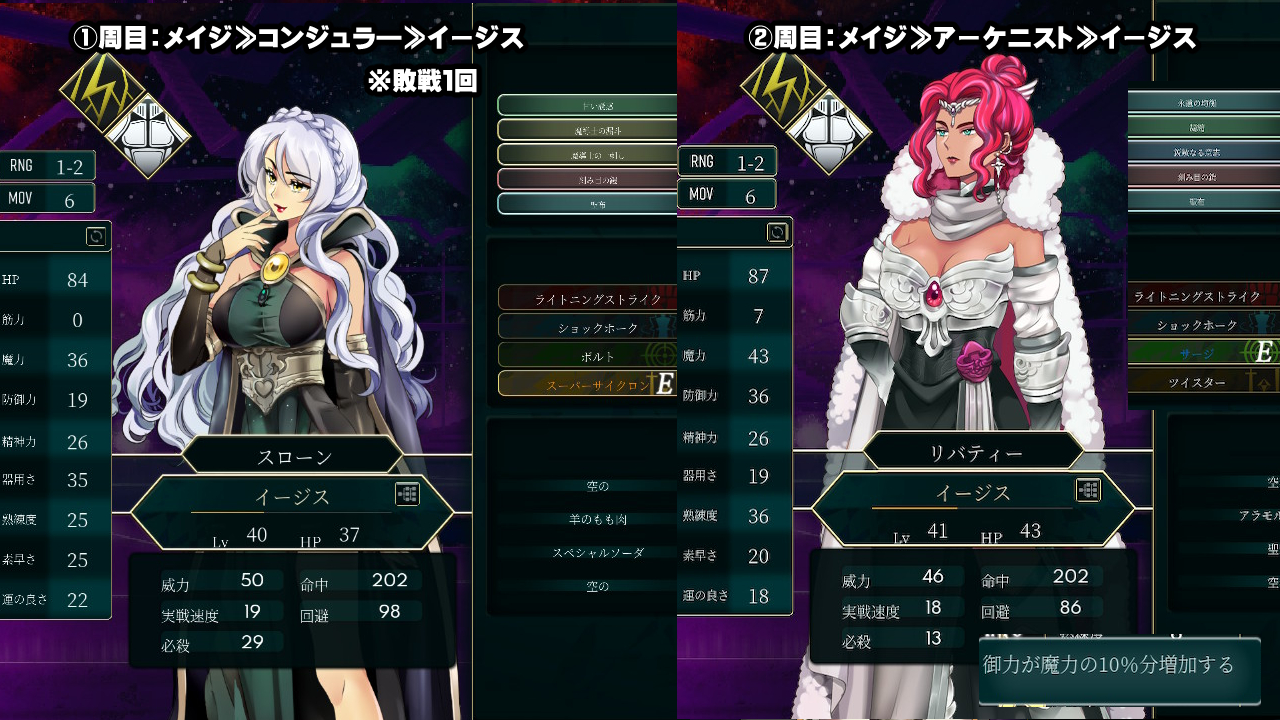Pick ショックホーク in リバティー's spell list
The height and width of the screenshot is (720, 1280).
pos(1197,325)
